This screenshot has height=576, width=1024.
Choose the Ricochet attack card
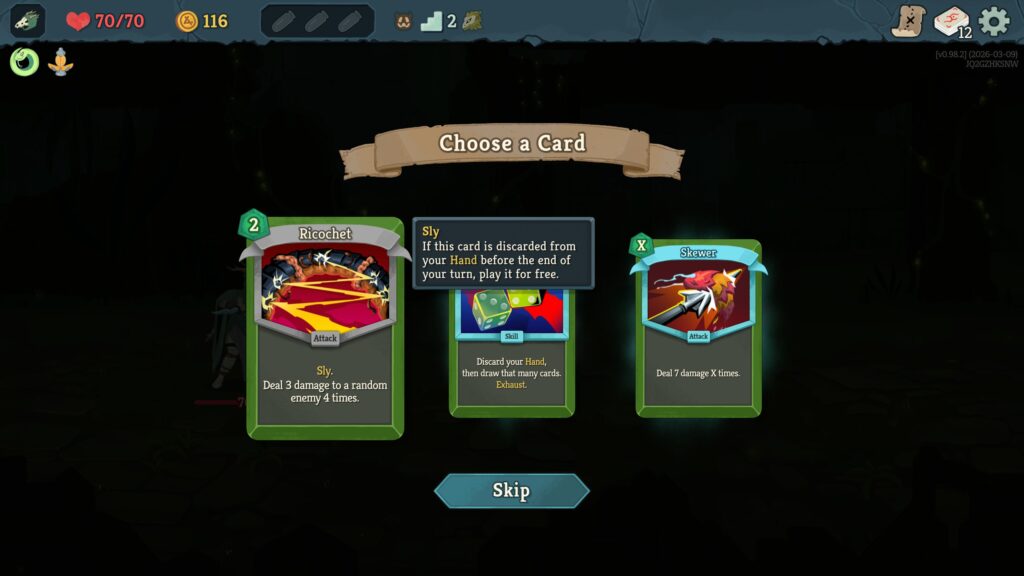click(325, 328)
